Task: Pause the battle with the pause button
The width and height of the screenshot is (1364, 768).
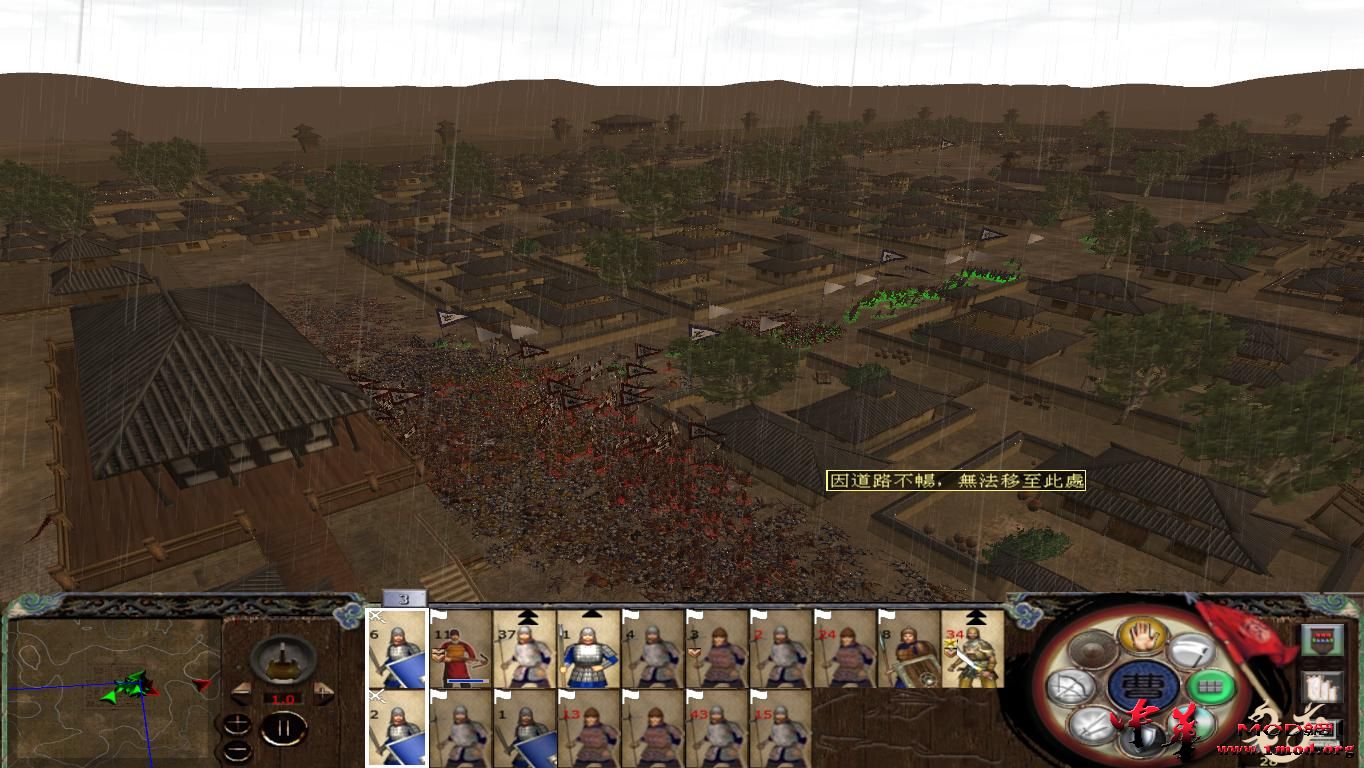Action: (284, 727)
